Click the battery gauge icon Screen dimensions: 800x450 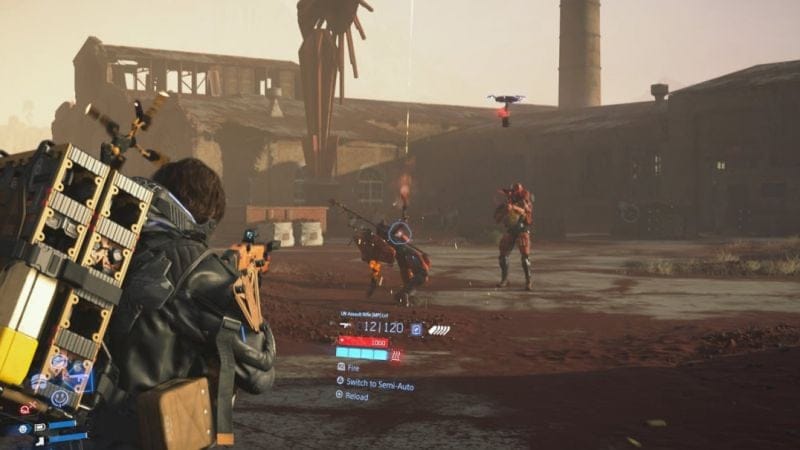click(40, 427)
